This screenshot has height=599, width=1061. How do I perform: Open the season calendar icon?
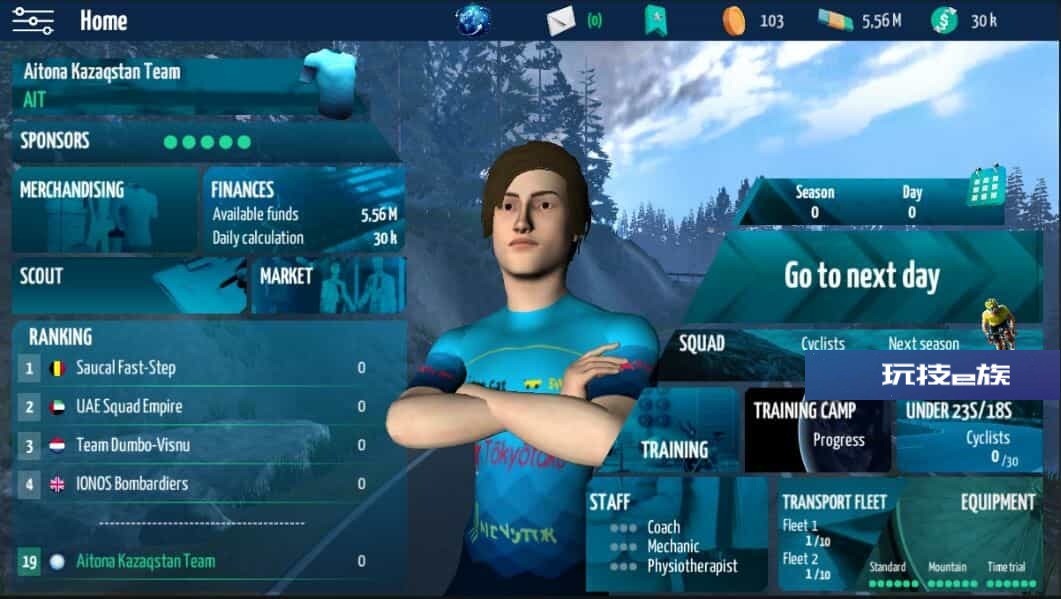(986, 187)
